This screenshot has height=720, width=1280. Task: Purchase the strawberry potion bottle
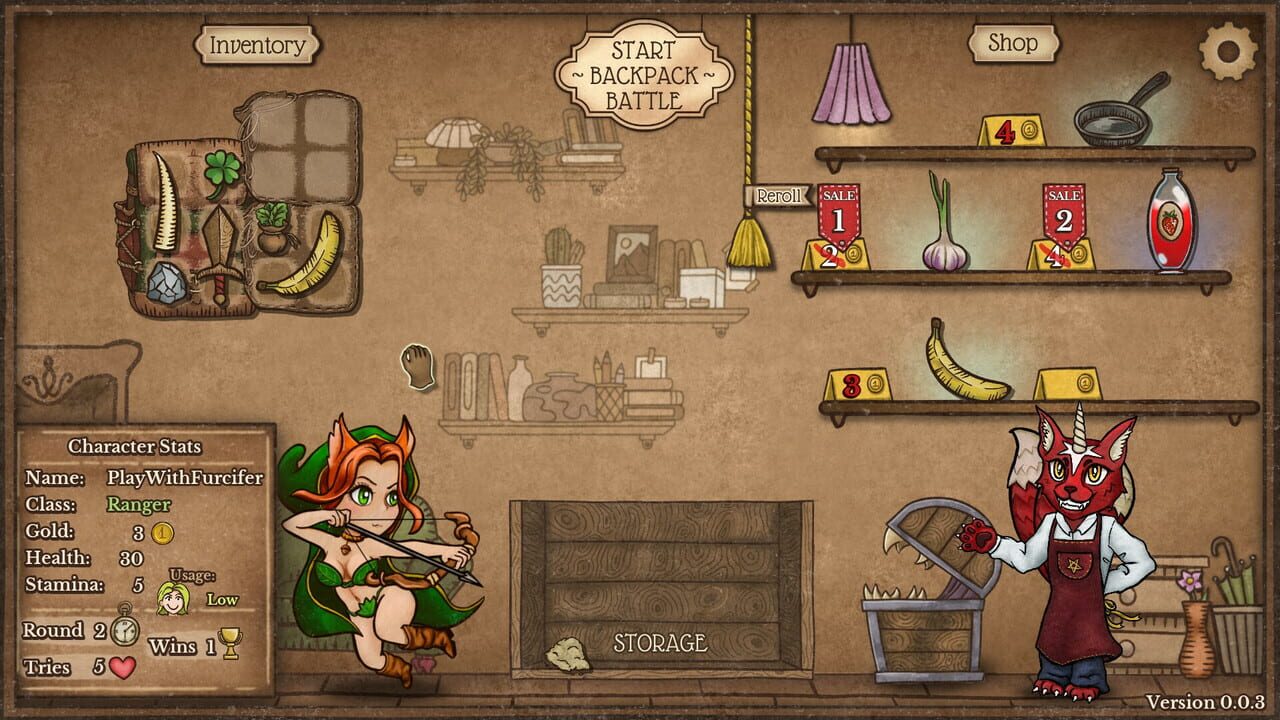point(1171,225)
